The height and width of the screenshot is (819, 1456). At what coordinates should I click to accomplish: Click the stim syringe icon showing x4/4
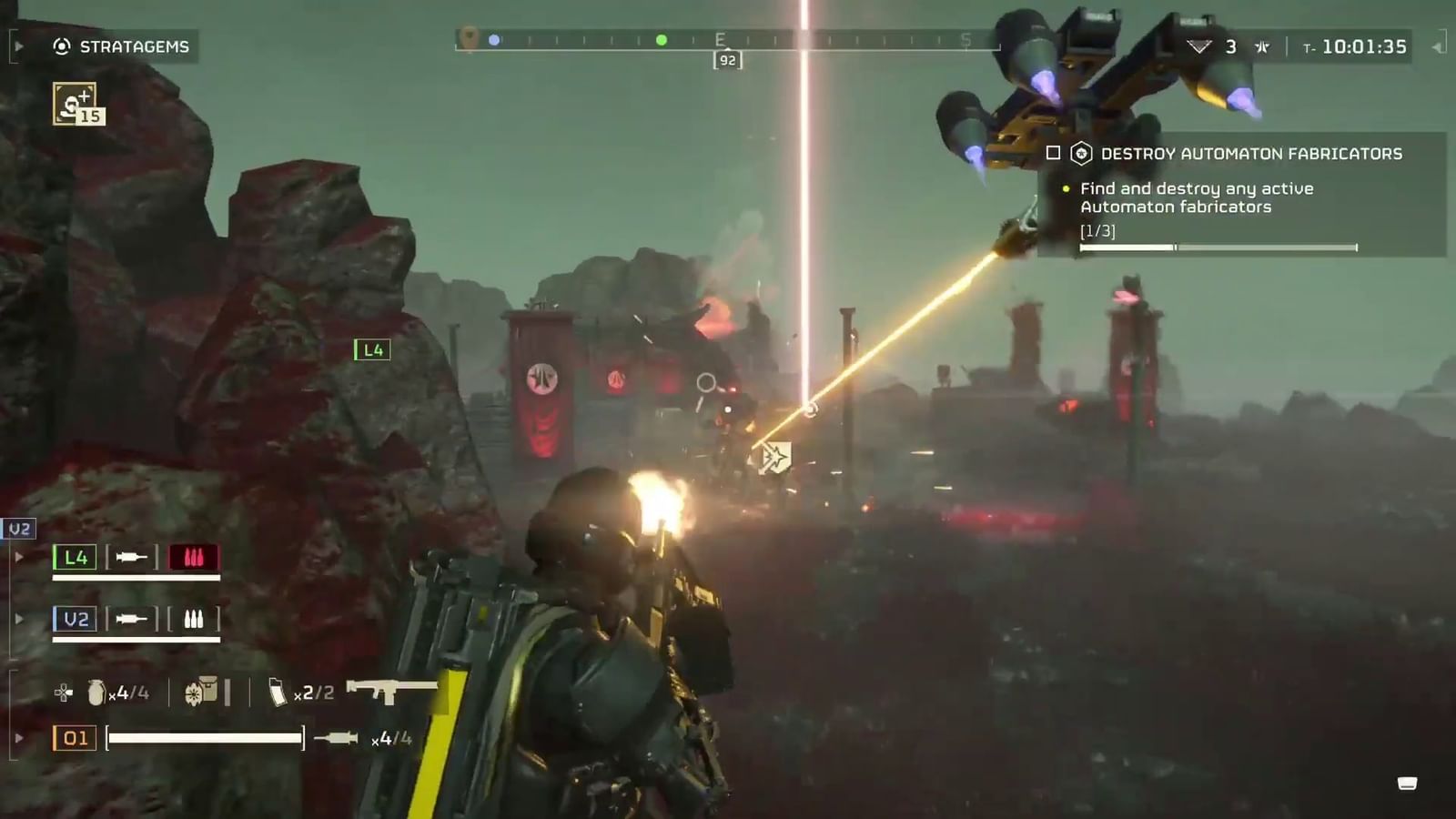tap(337, 738)
